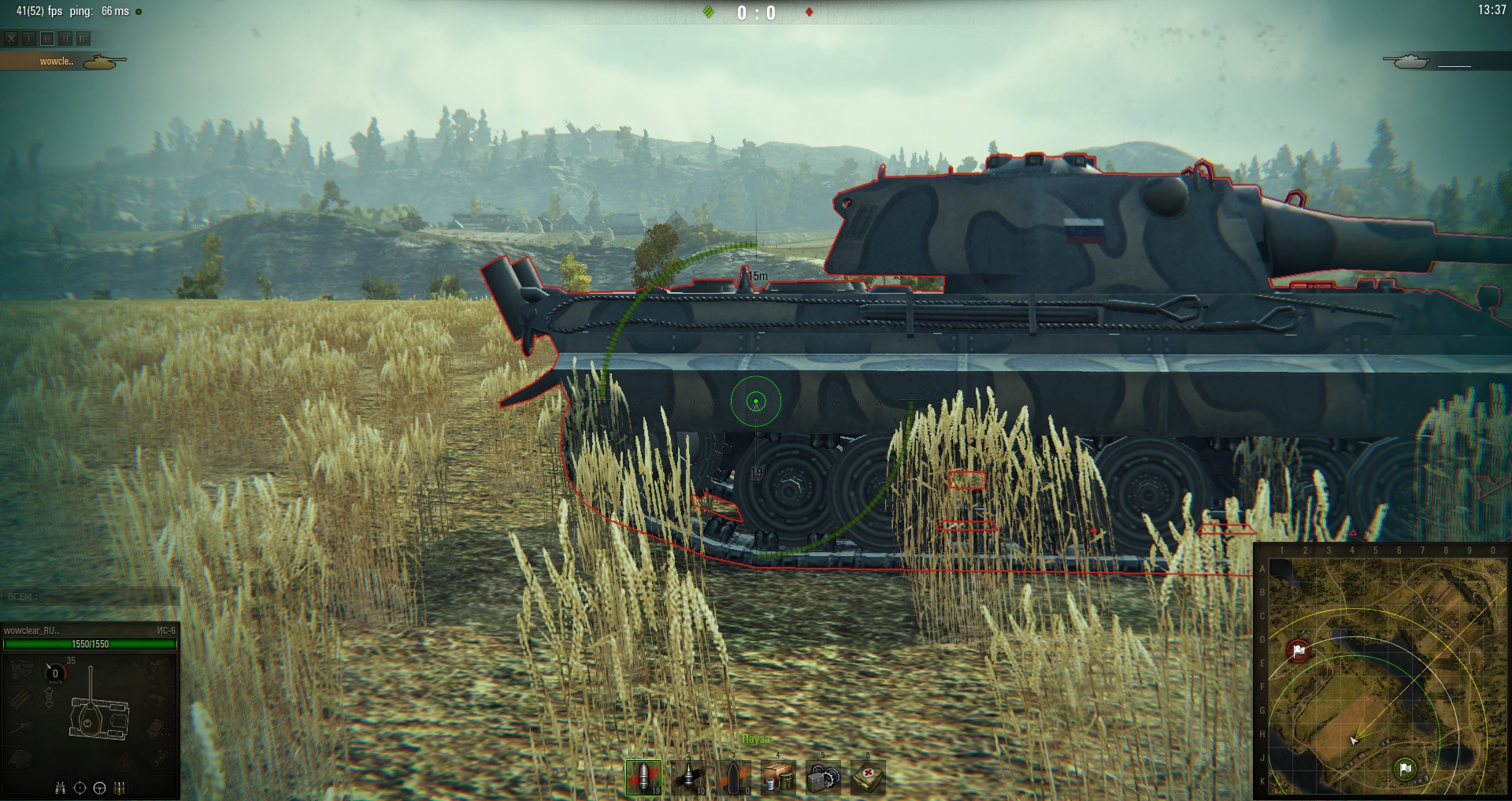Click the three-bullets loader icon

(120, 788)
